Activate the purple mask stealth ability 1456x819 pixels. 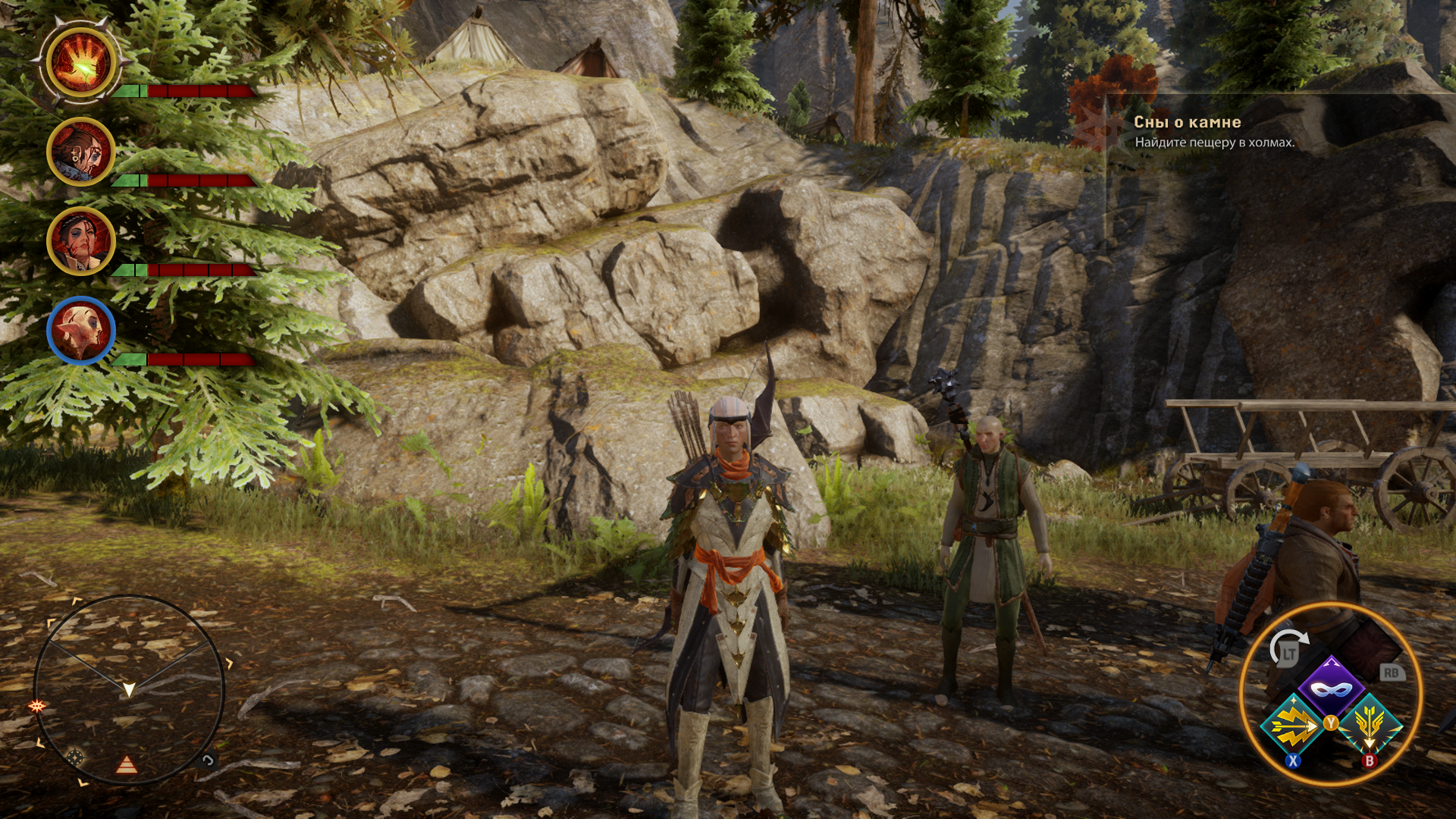pyautogui.click(x=1332, y=688)
